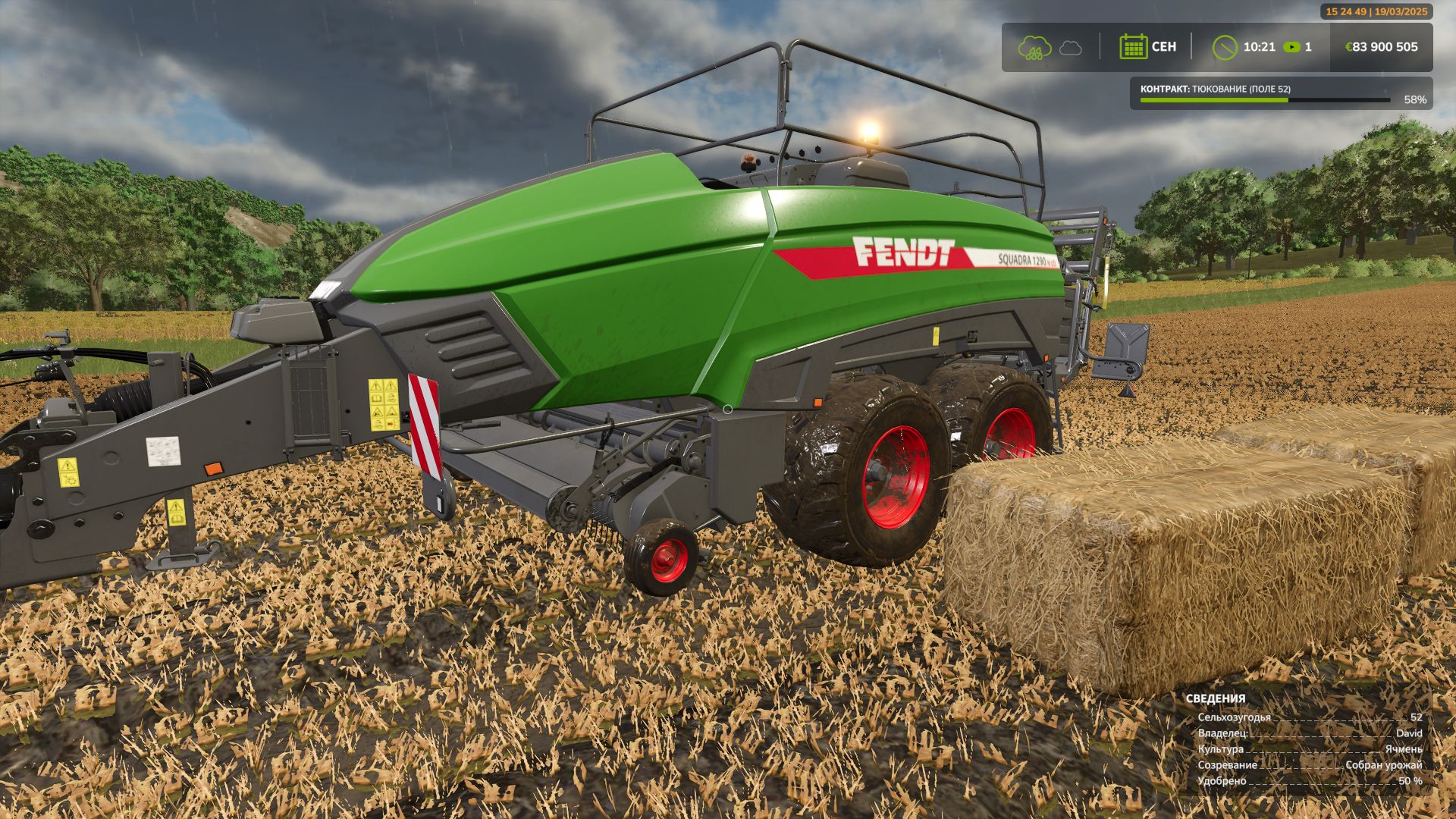Open the calendar icon showing СЕН
This screenshot has width=1456, height=819.
(1133, 47)
